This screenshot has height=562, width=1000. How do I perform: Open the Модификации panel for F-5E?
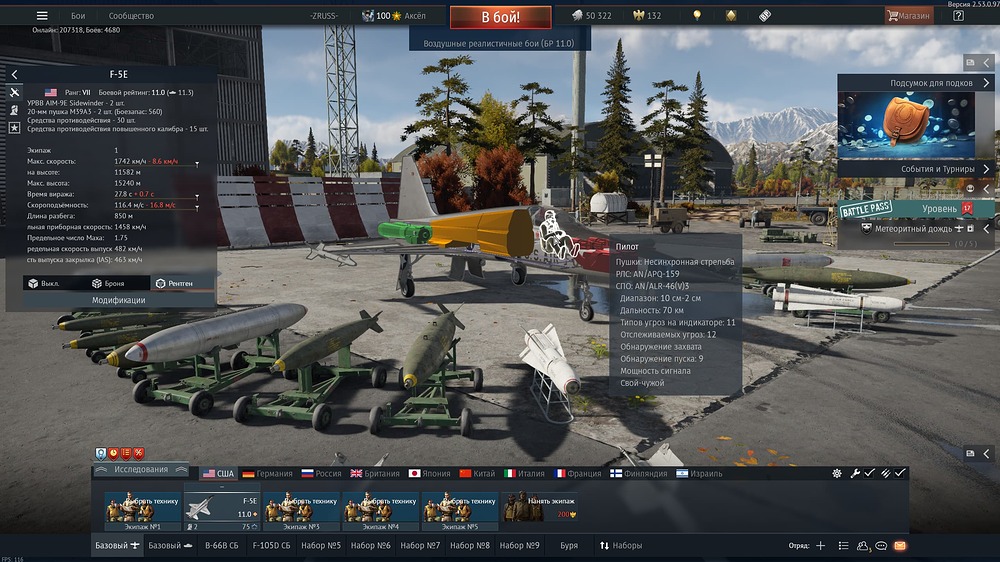118,300
